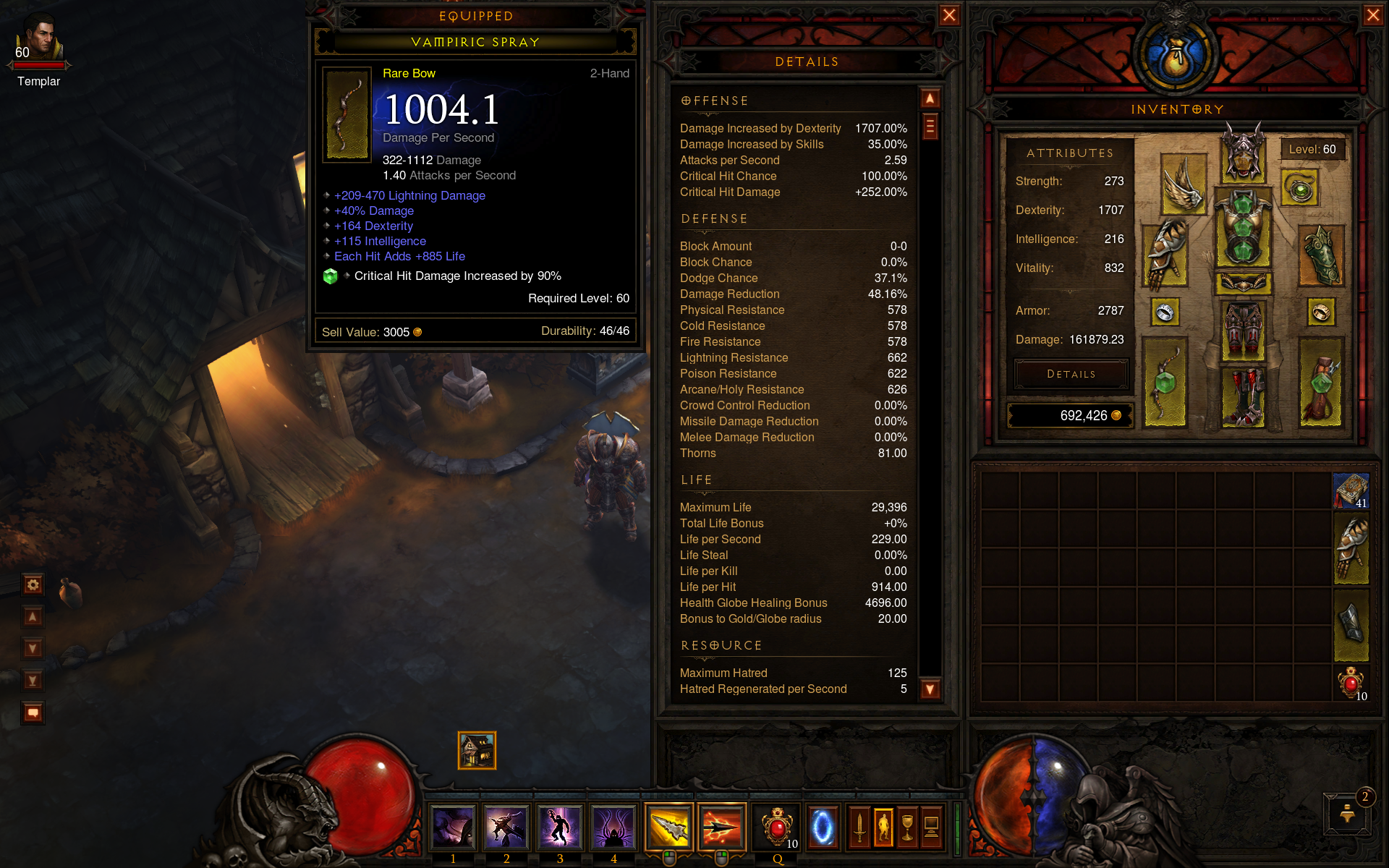Viewport: 1389px width, 868px height.
Task: Select the tome stack in the backpack
Action: click(1351, 491)
